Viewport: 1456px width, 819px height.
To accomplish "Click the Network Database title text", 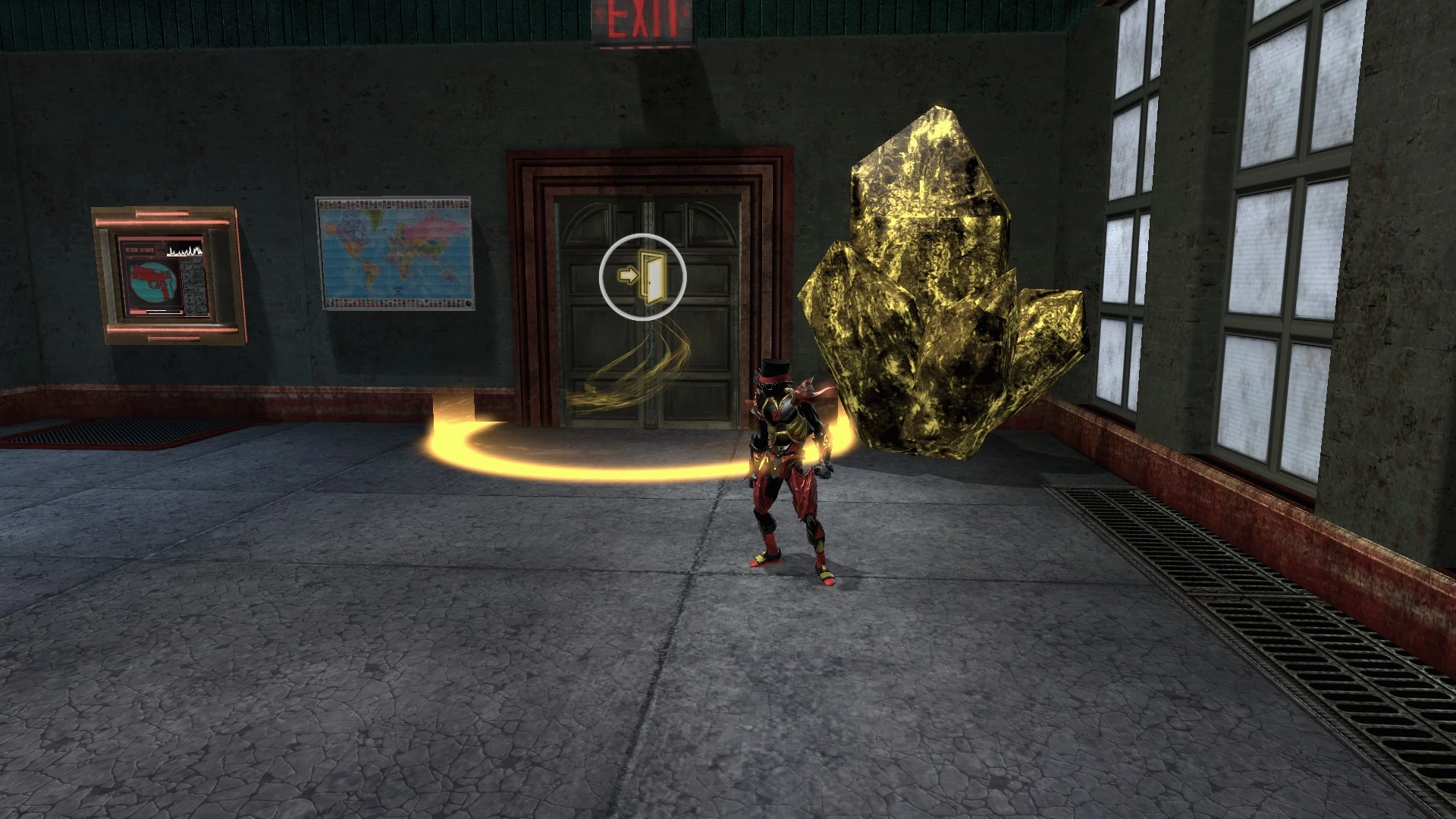I will [140, 249].
